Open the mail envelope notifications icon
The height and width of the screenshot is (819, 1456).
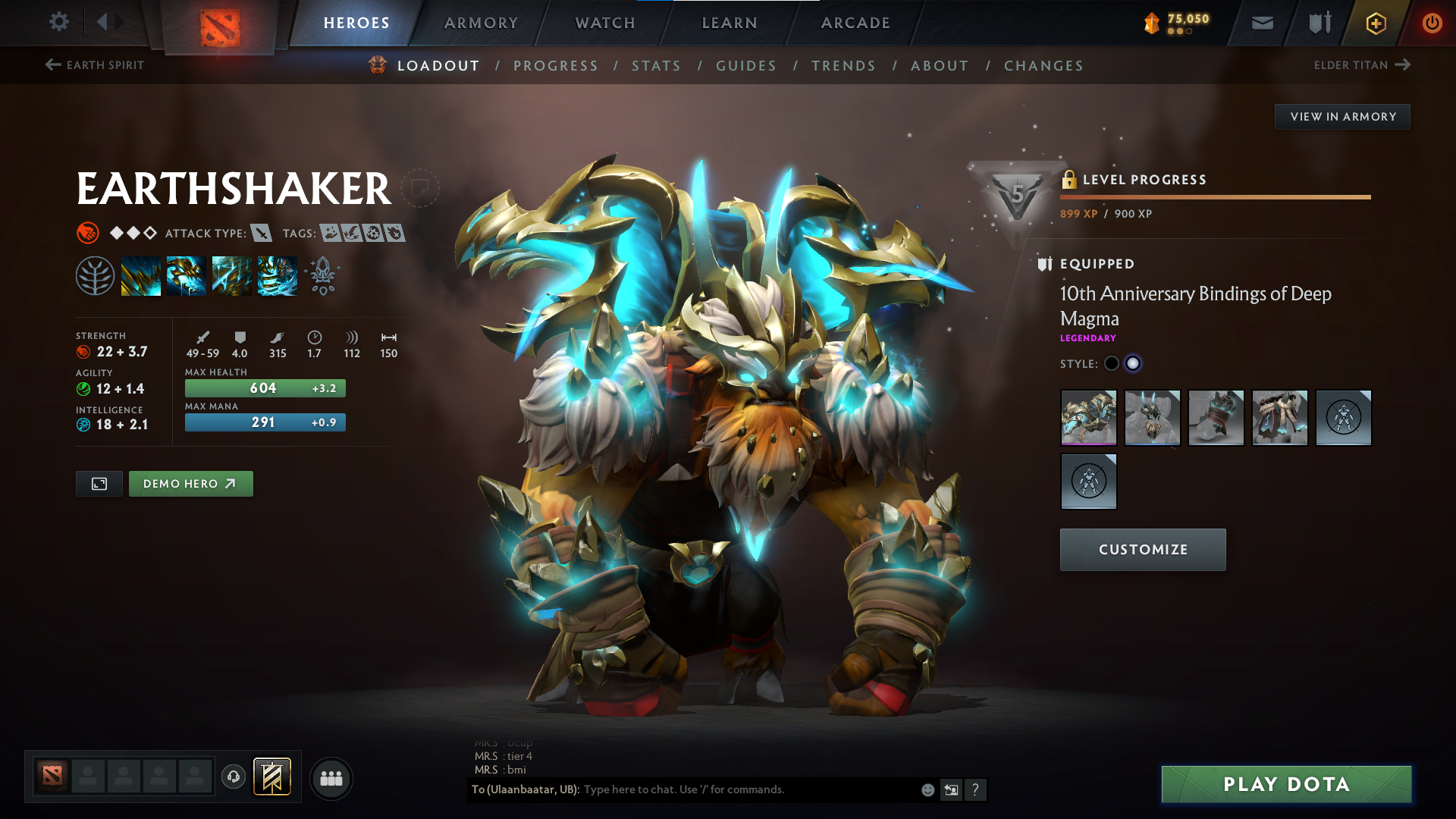click(x=1261, y=23)
